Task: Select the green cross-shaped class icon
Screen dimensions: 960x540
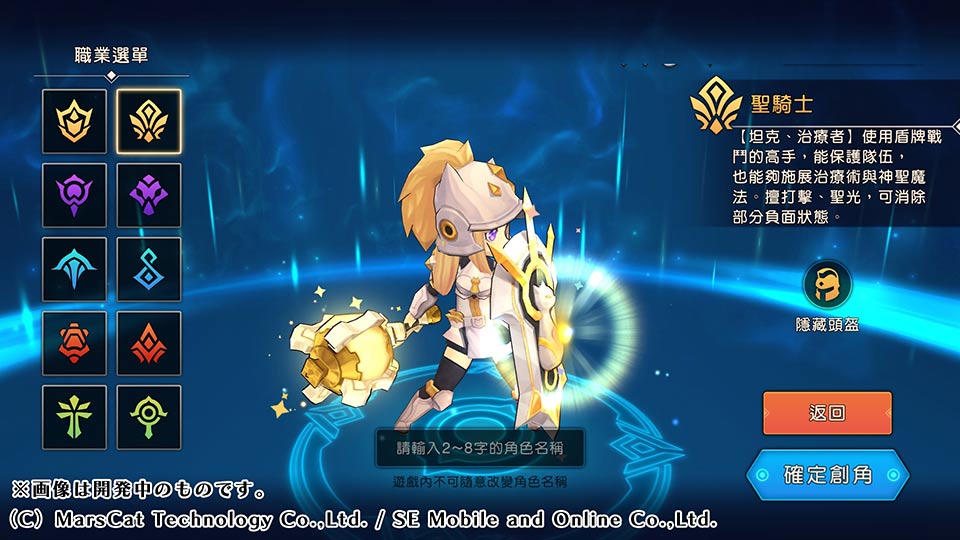Action: click(x=74, y=417)
